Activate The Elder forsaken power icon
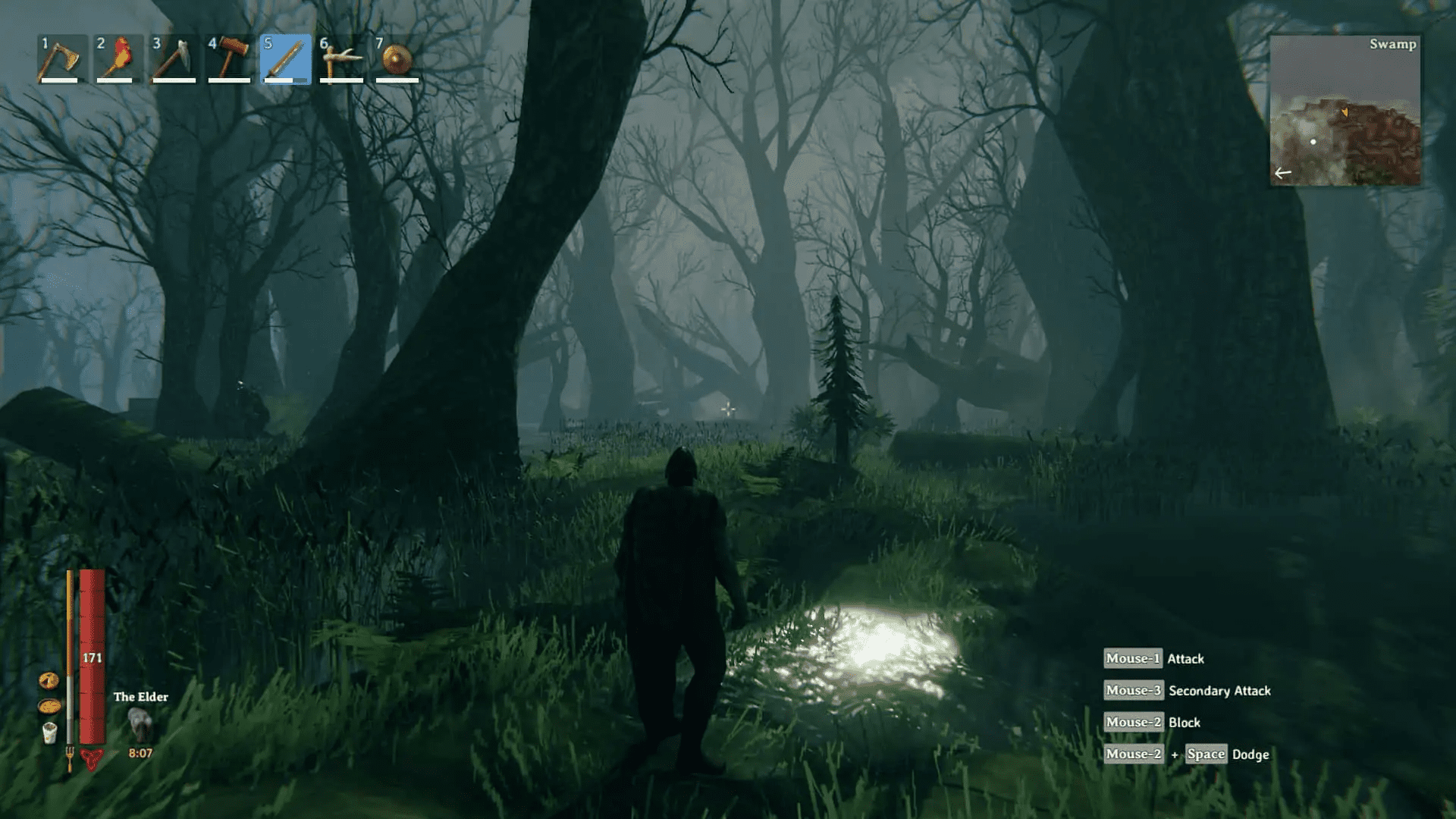The height and width of the screenshot is (819, 1456). point(140,723)
